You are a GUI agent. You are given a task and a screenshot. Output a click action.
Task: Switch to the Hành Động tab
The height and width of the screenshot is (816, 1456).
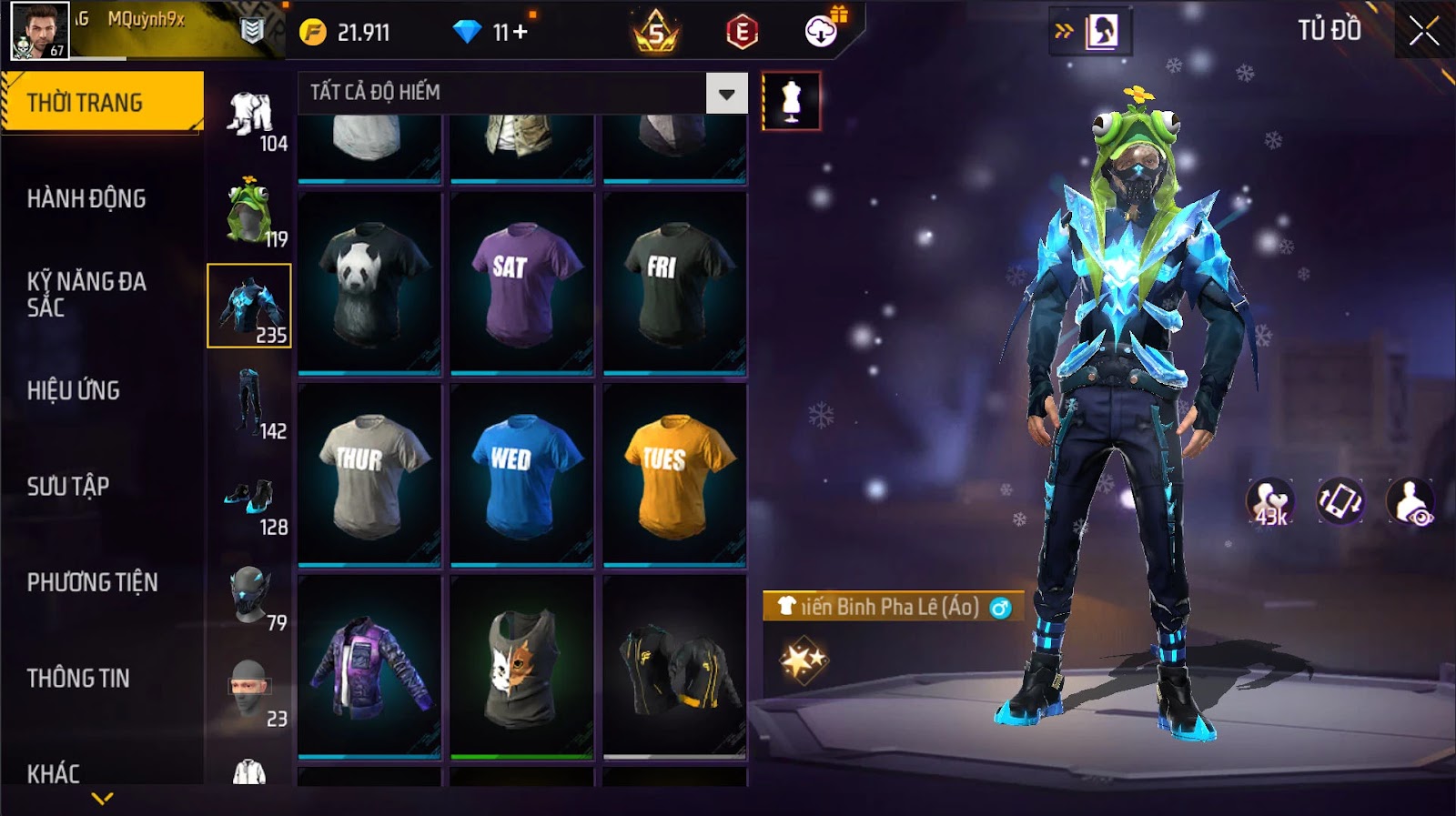(86, 198)
